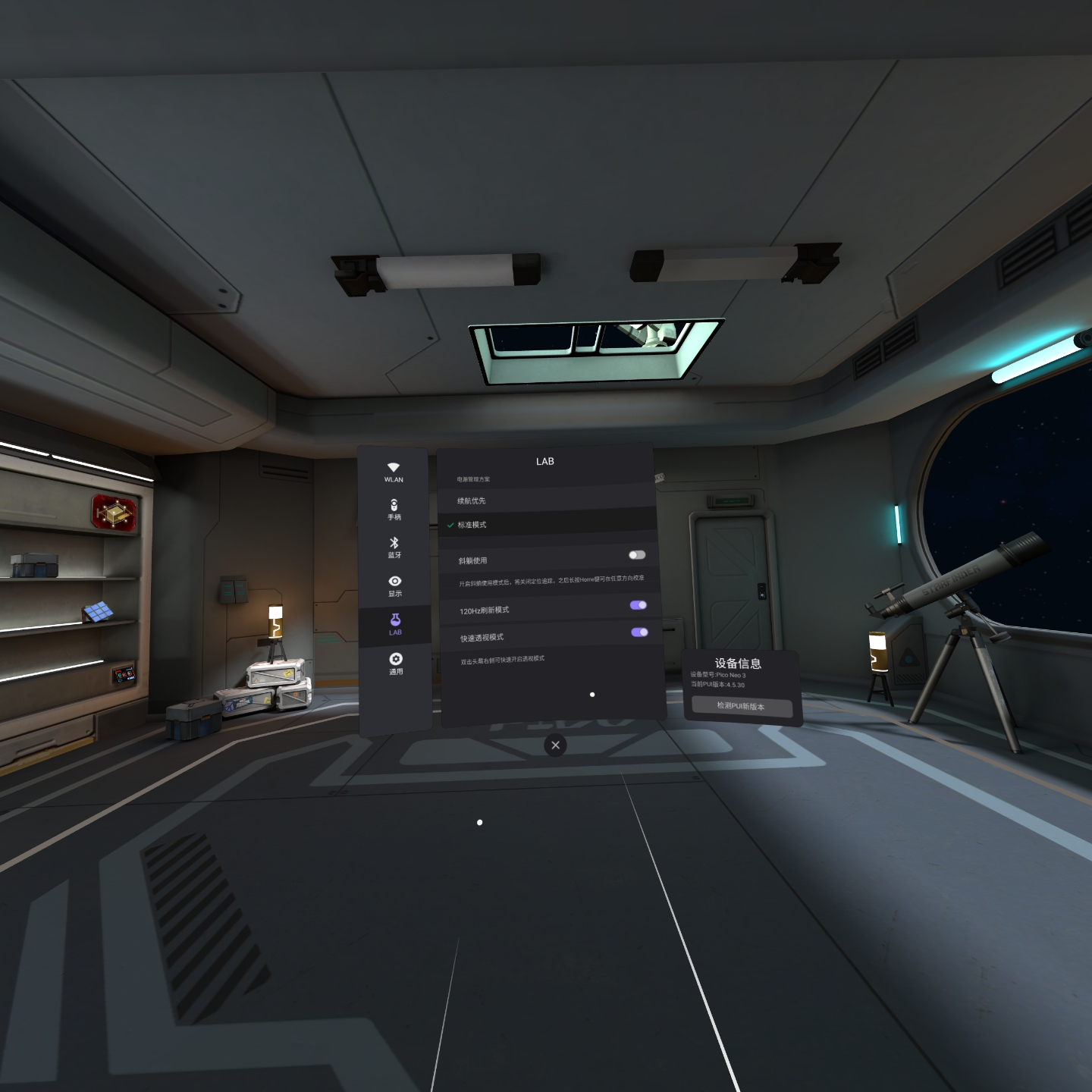
Task: Go to the 通用 general settings tab
Action: (x=396, y=664)
